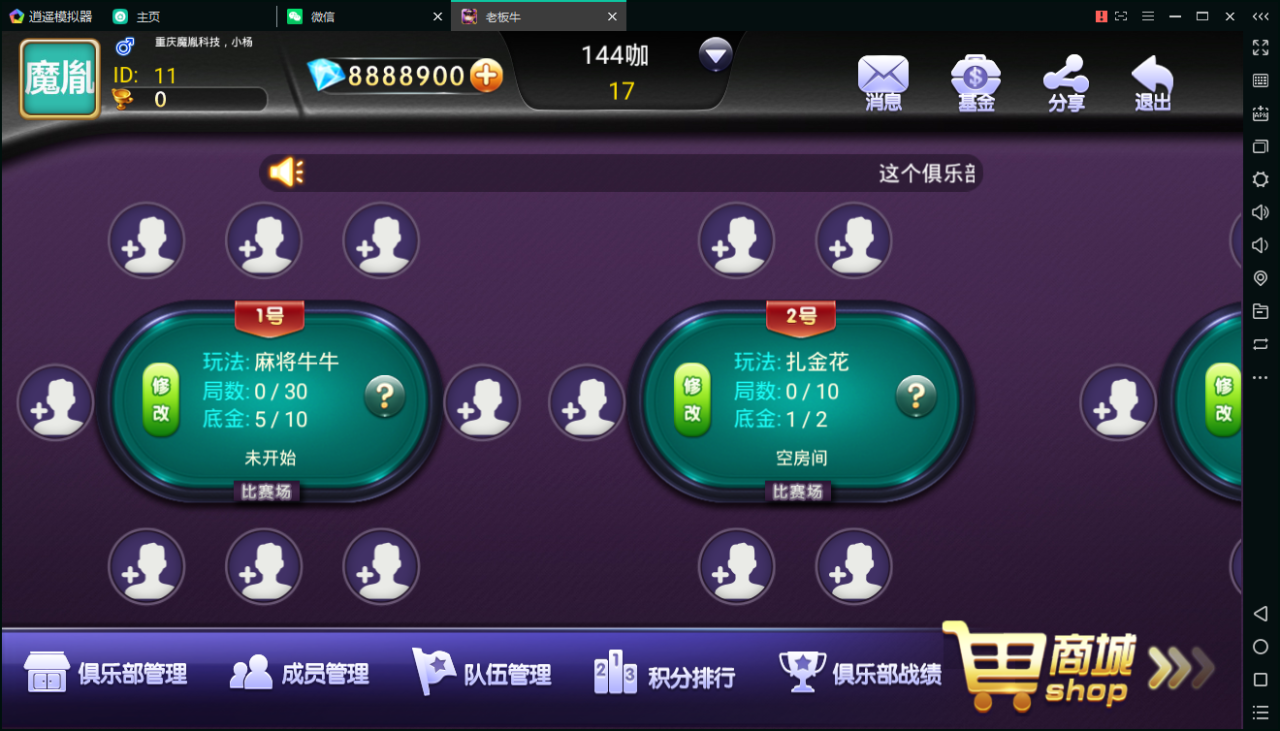
Task: Click the 分享 share icon
Action: [1065, 82]
